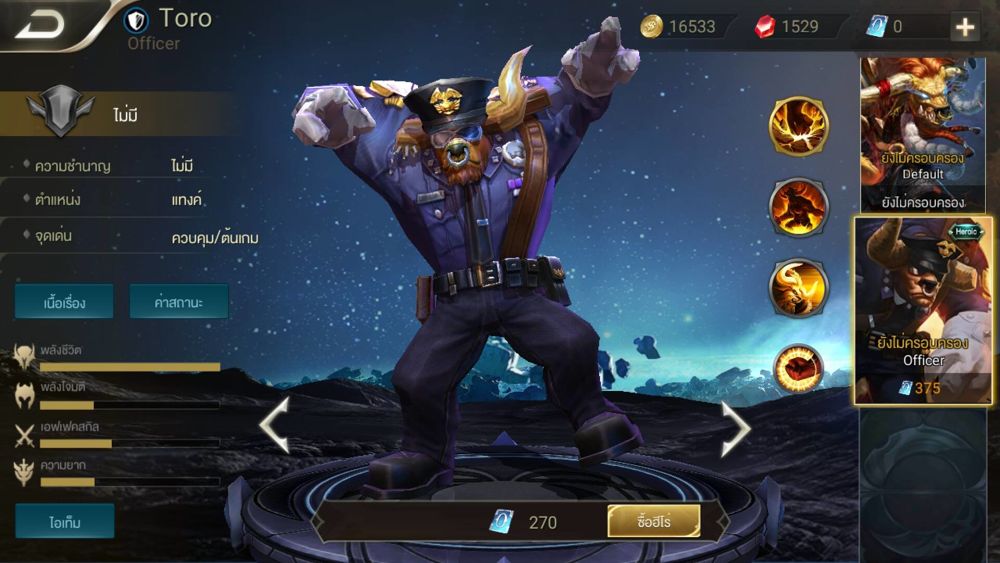Viewport: 1000px width, 563px height.
Task: Show the previous hero with left arrow
Action: coord(274,426)
